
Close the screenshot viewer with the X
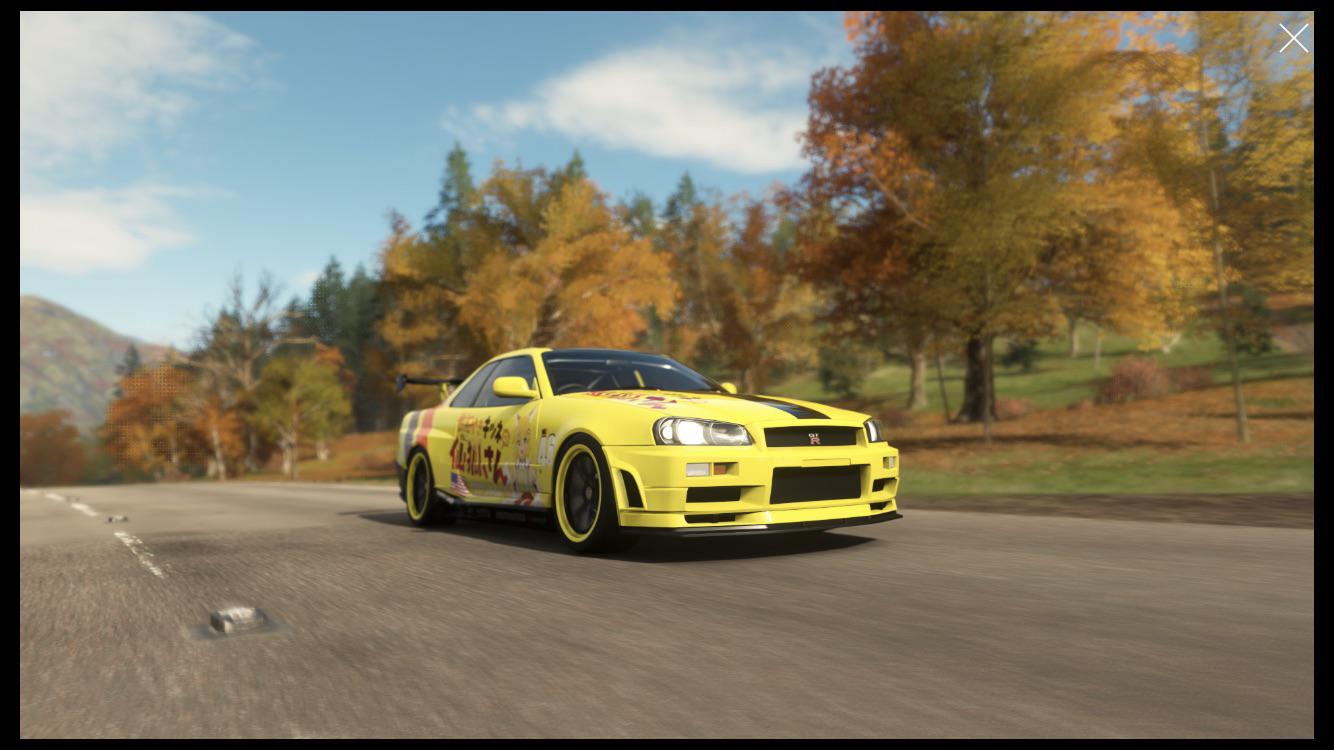[1293, 38]
